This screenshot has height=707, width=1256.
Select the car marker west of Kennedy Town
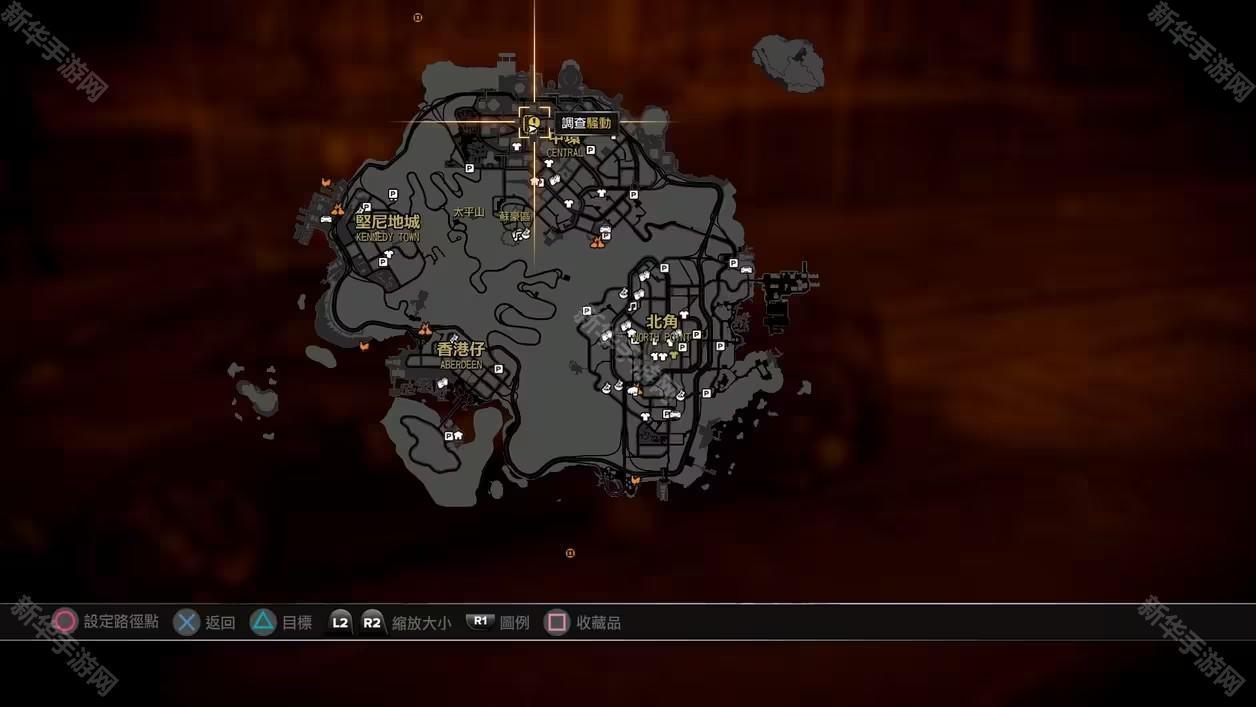point(326,217)
